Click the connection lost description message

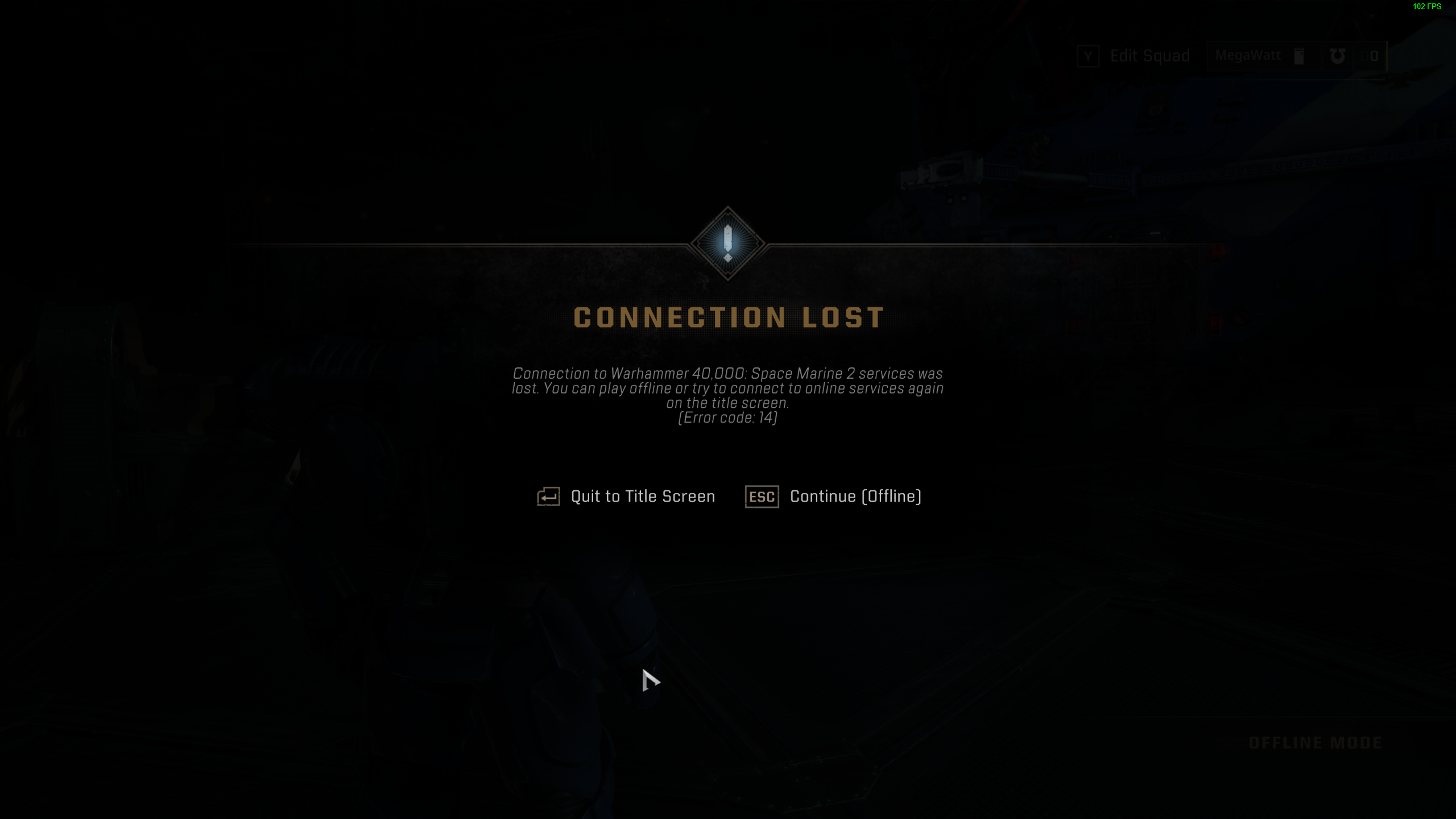(729, 389)
